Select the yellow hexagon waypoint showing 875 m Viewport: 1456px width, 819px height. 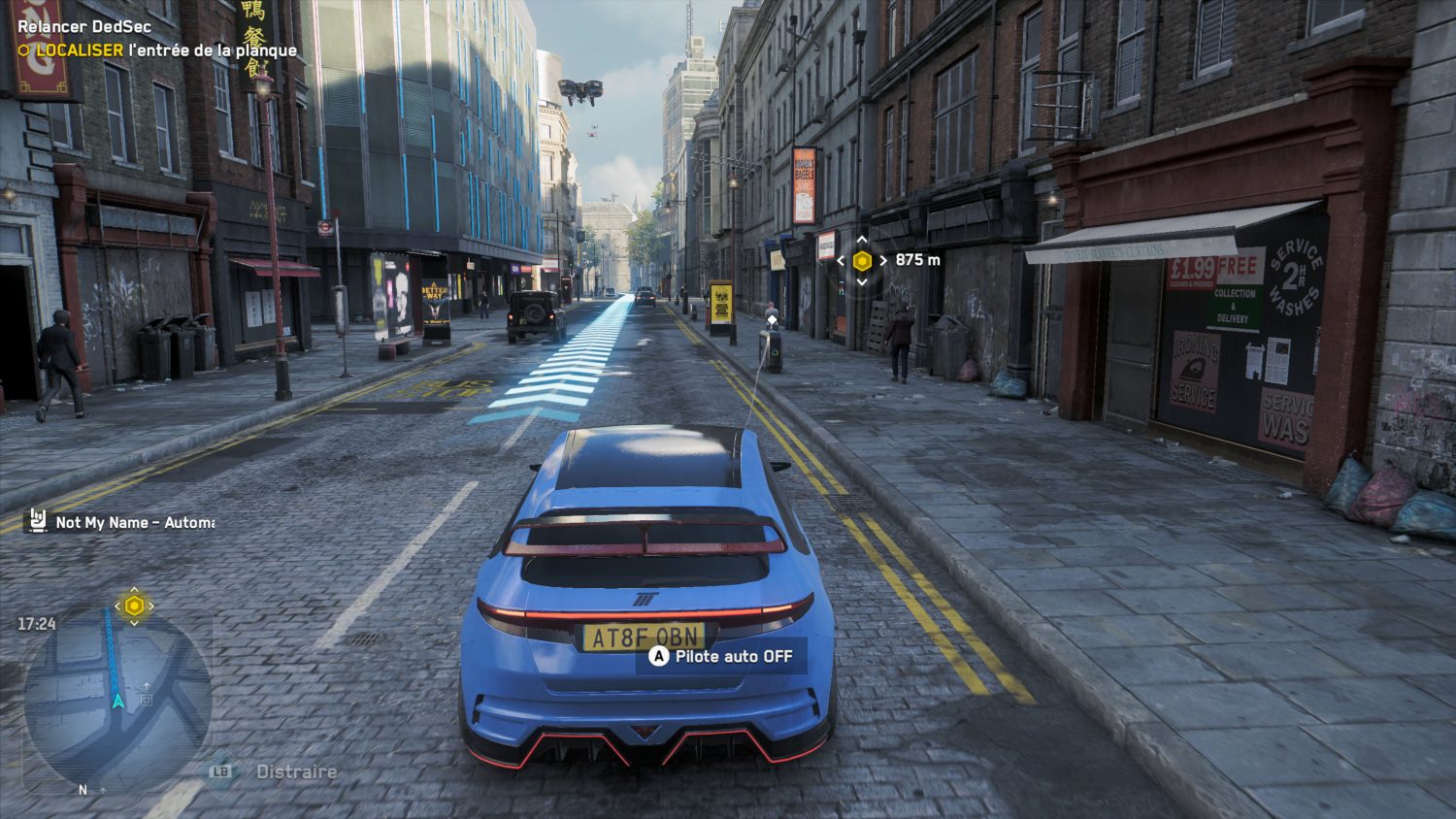[x=862, y=260]
